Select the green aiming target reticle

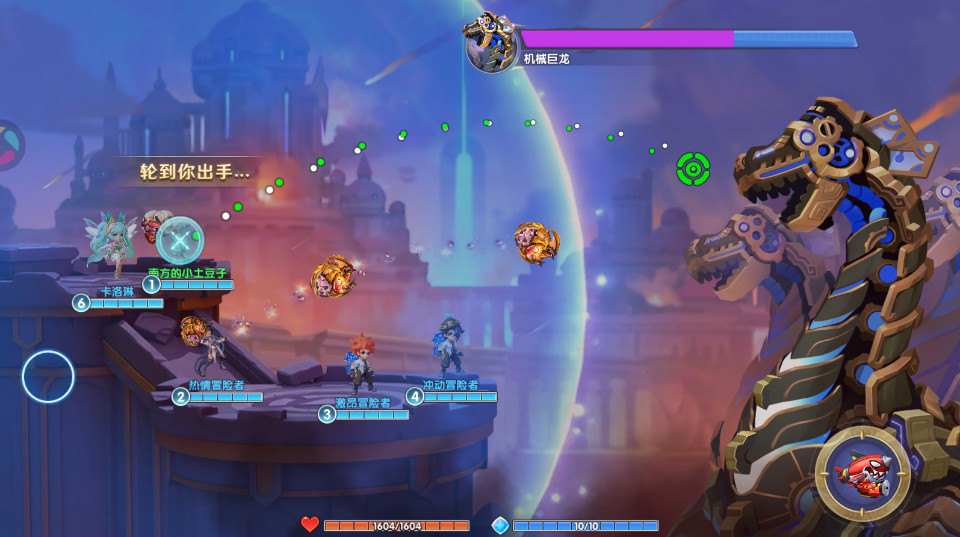[x=693, y=169]
